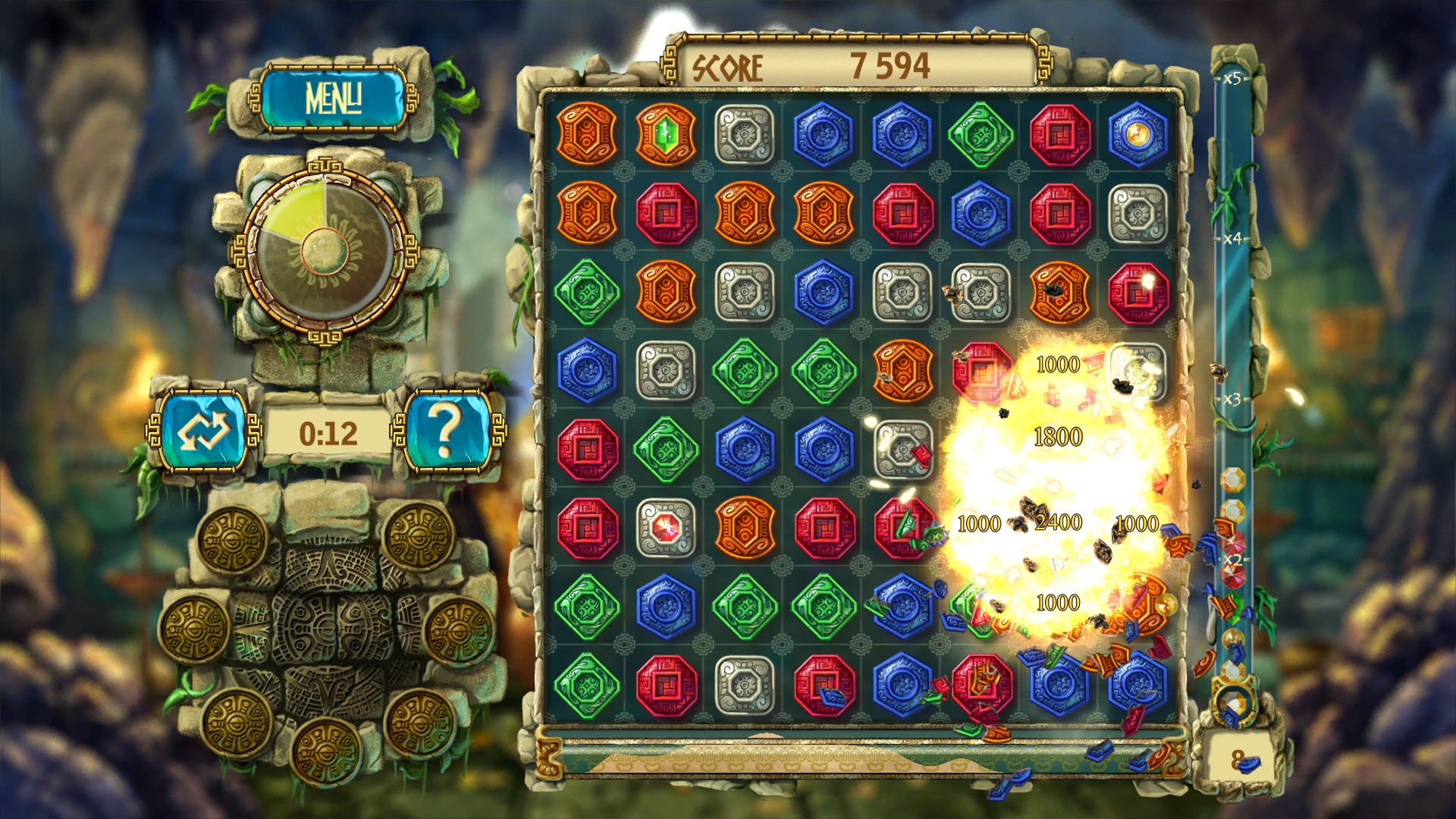The height and width of the screenshot is (819, 1456).
Task: Choose the silver tile with the red gem
Action: pyautogui.click(x=665, y=527)
